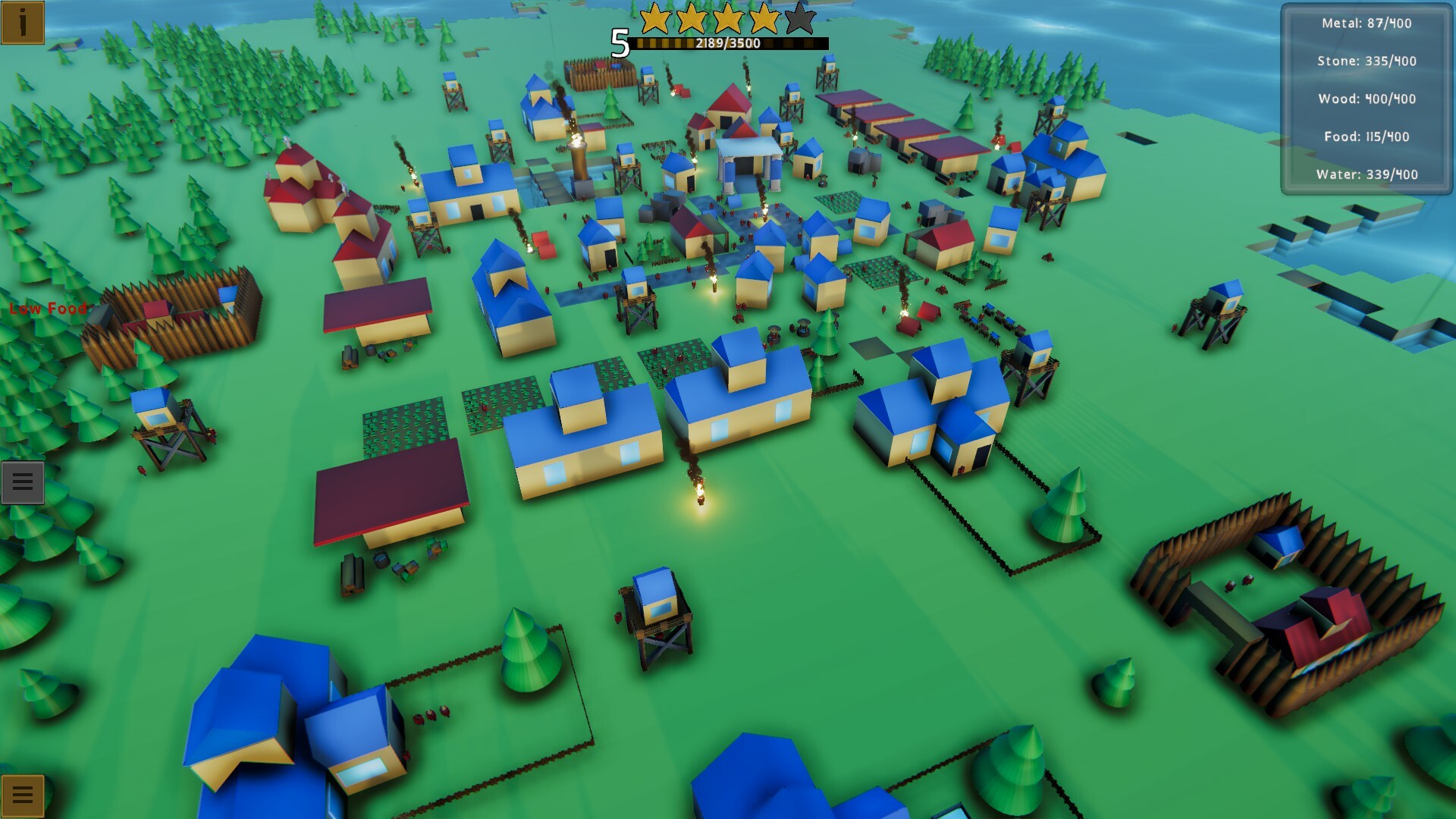
Task: Click the Food 115/400 resource line
Action: pos(1365,137)
